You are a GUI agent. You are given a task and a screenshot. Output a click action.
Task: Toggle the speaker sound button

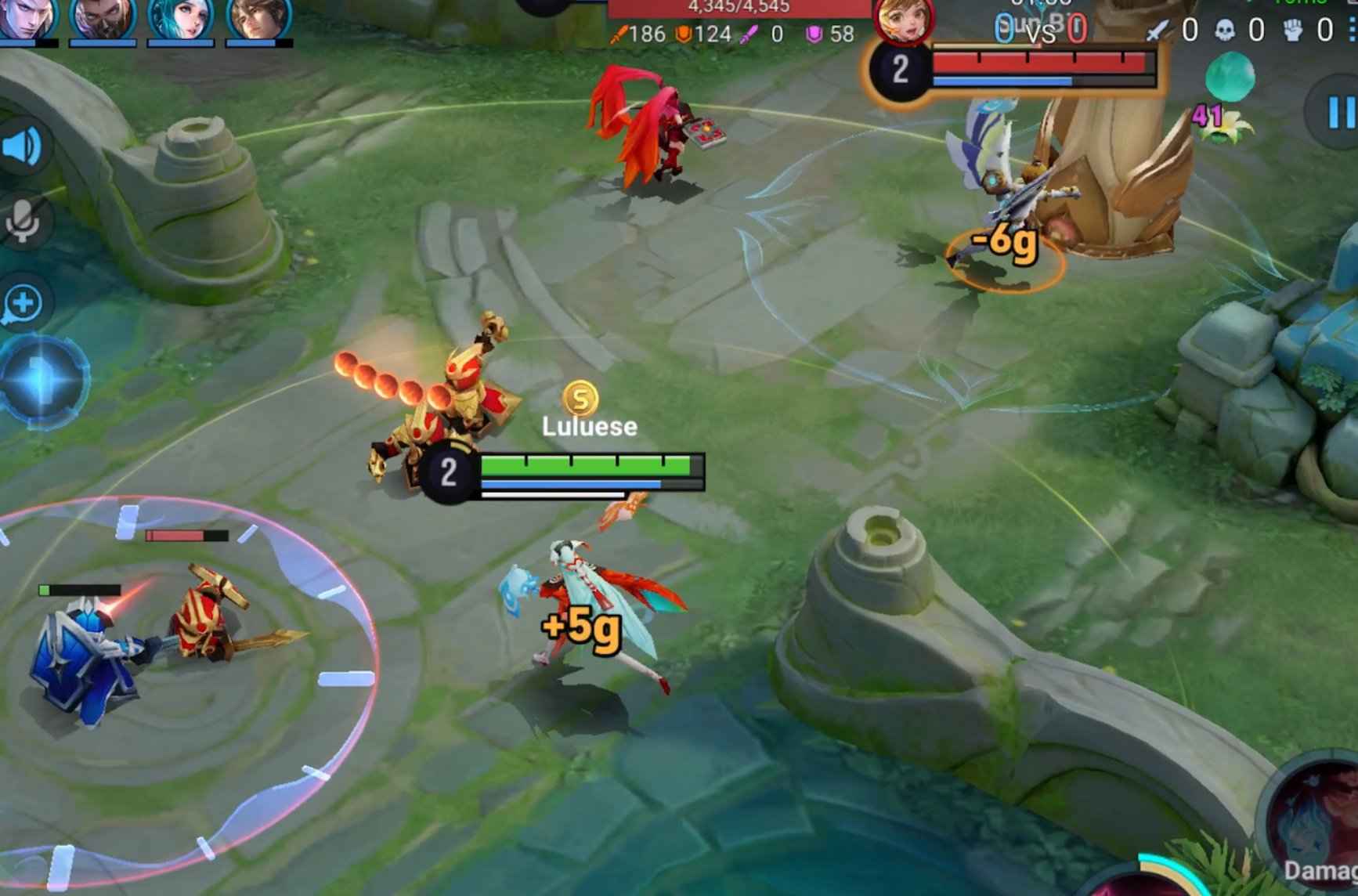click(23, 146)
